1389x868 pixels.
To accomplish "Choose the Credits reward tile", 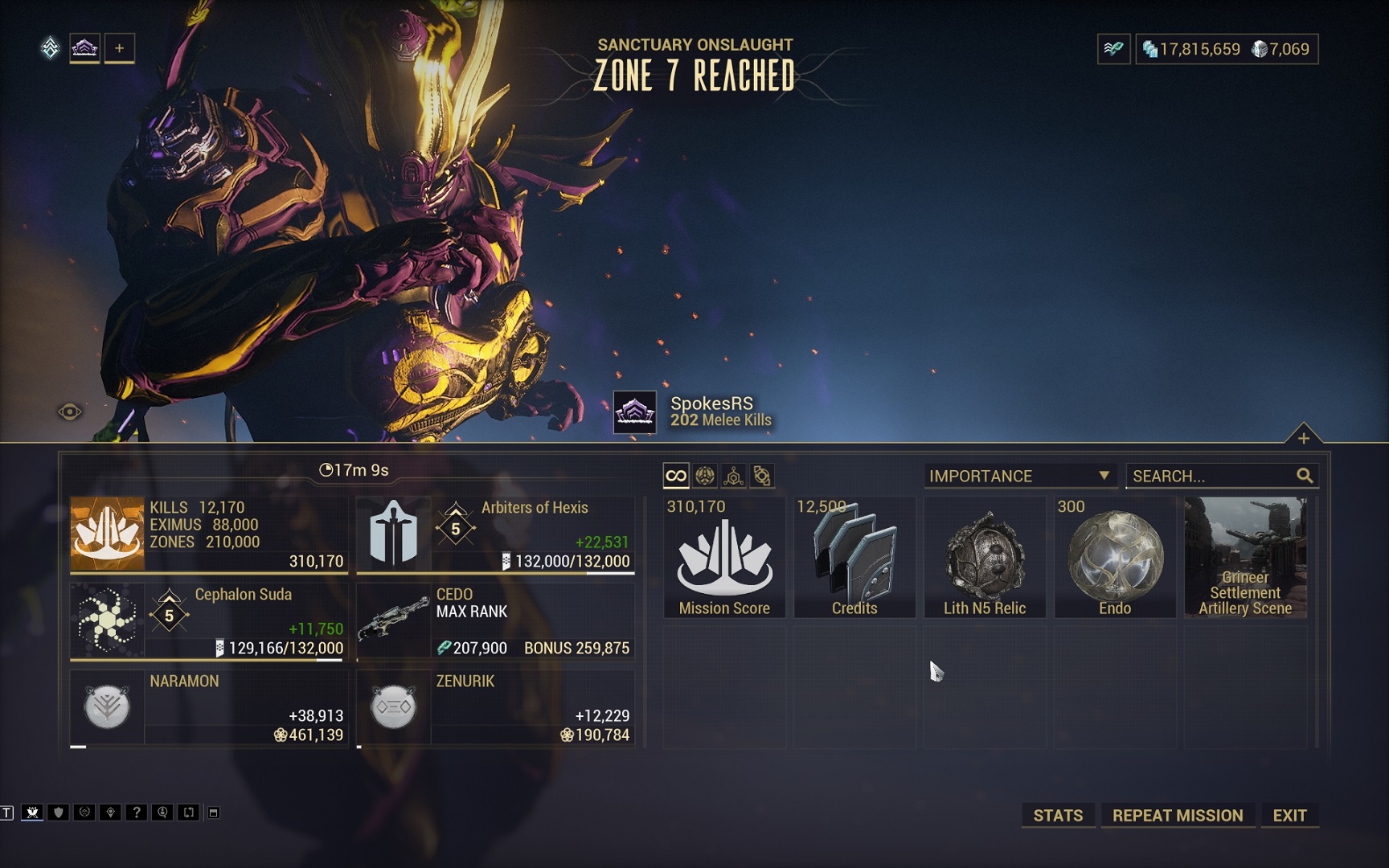I will tap(854, 558).
